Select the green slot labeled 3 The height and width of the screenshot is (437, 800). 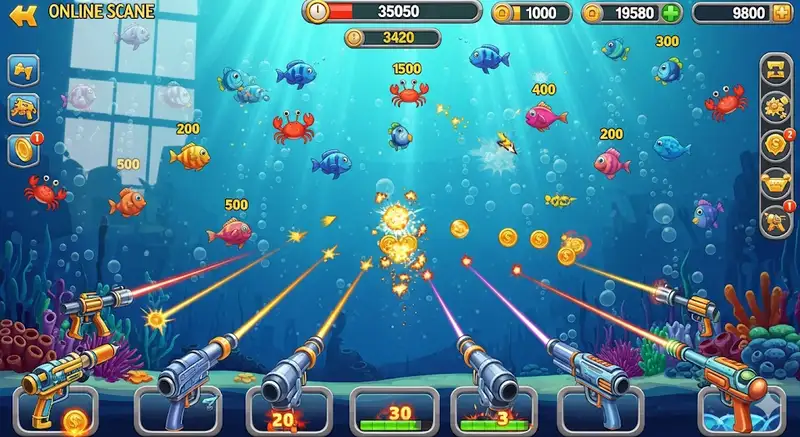tap(502, 412)
